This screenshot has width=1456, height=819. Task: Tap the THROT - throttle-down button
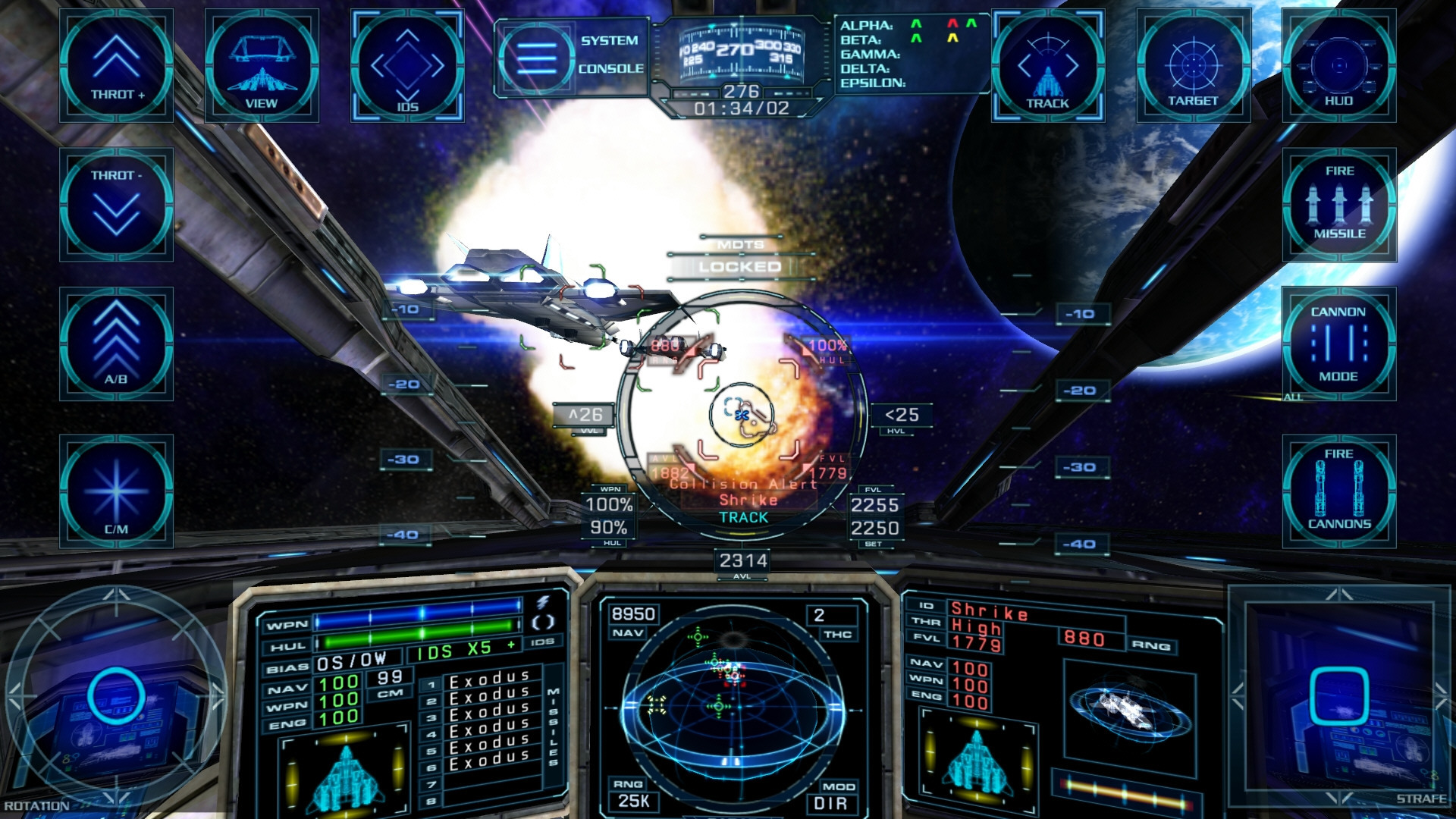point(116,205)
